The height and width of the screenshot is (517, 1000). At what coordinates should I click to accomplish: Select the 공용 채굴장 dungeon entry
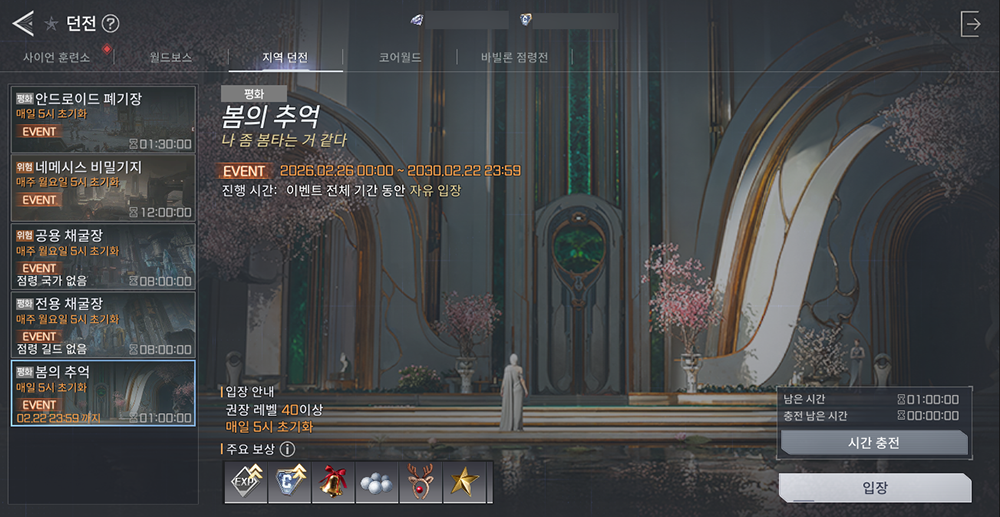click(x=103, y=255)
